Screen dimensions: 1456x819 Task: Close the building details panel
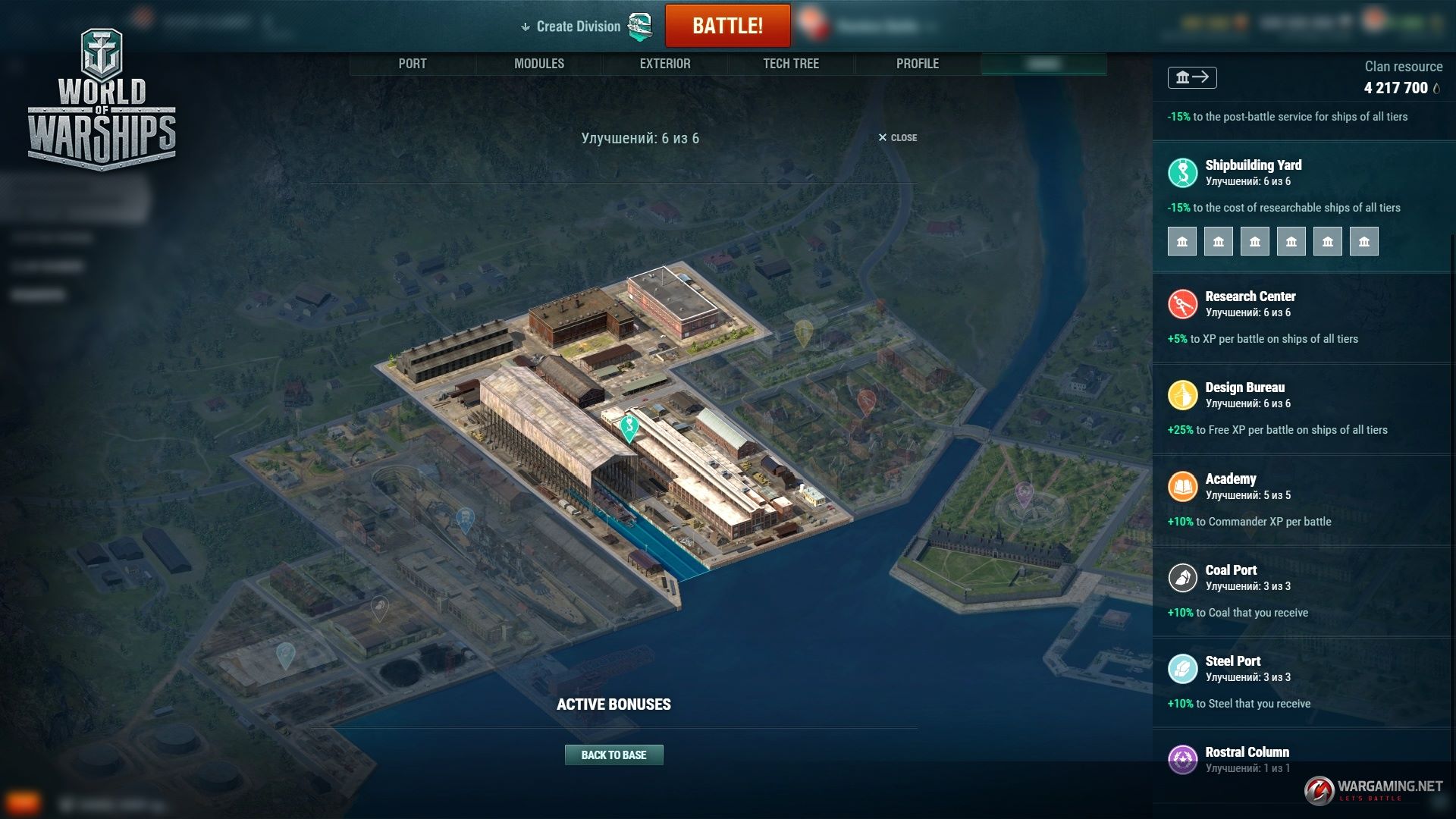click(x=898, y=137)
